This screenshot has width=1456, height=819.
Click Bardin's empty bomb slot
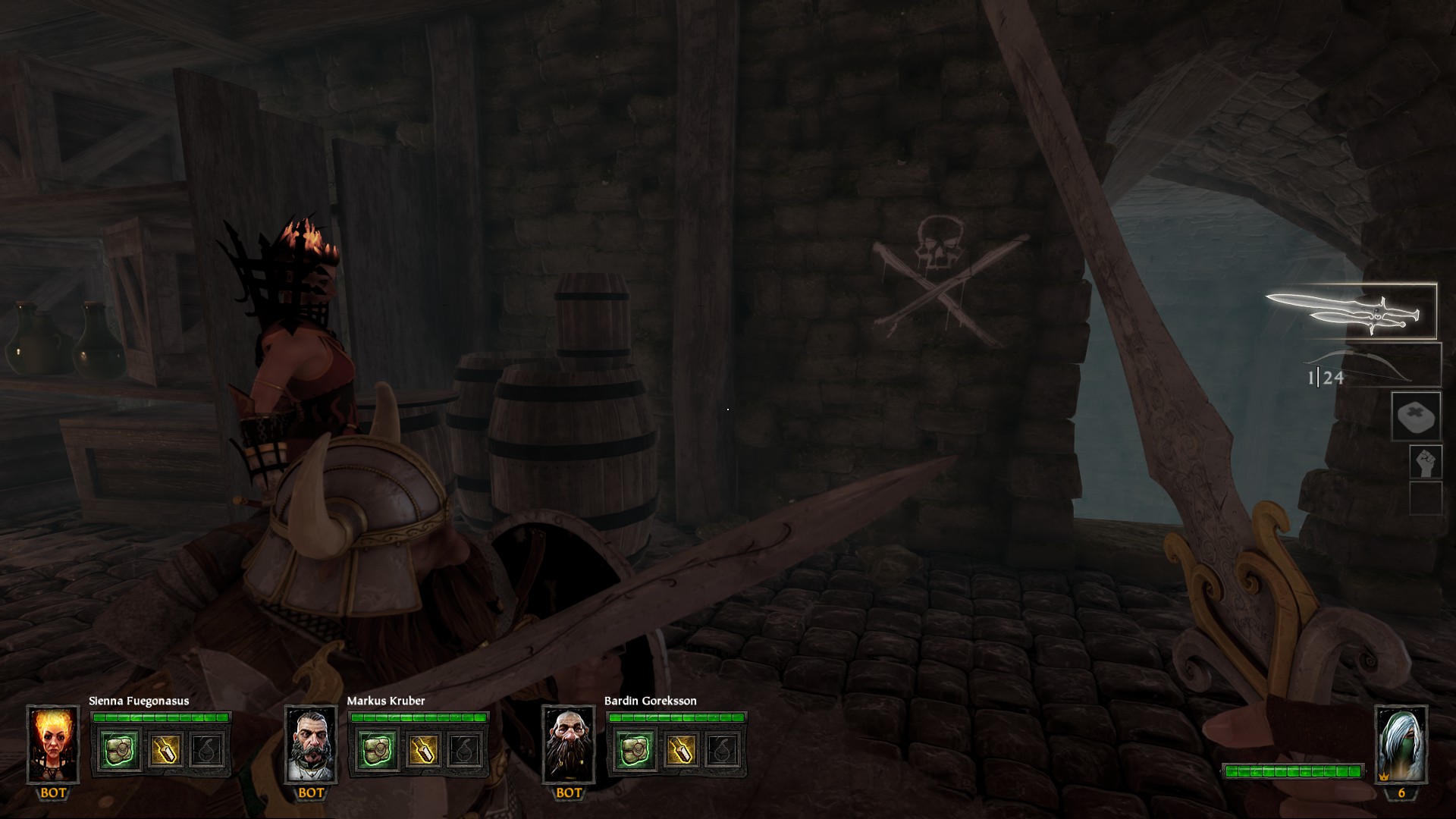[x=723, y=749]
